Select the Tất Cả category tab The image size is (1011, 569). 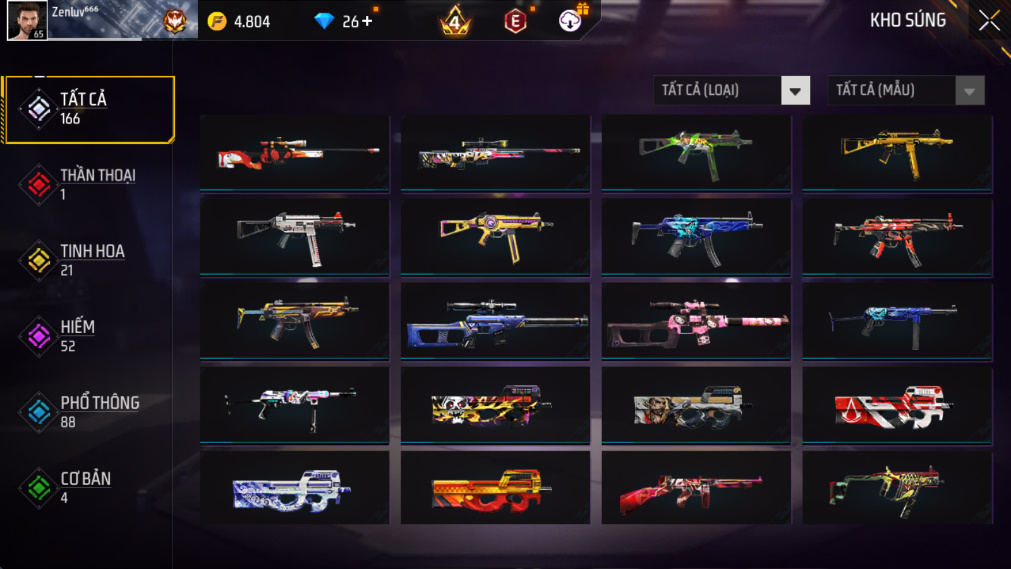pos(90,109)
